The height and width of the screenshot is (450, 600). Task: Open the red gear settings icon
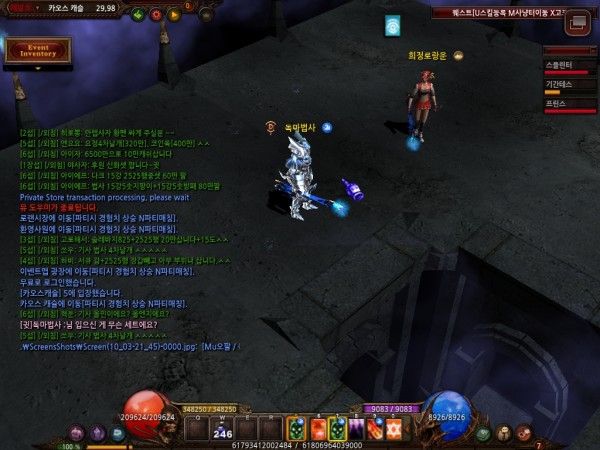pyautogui.click(x=155, y=14)
